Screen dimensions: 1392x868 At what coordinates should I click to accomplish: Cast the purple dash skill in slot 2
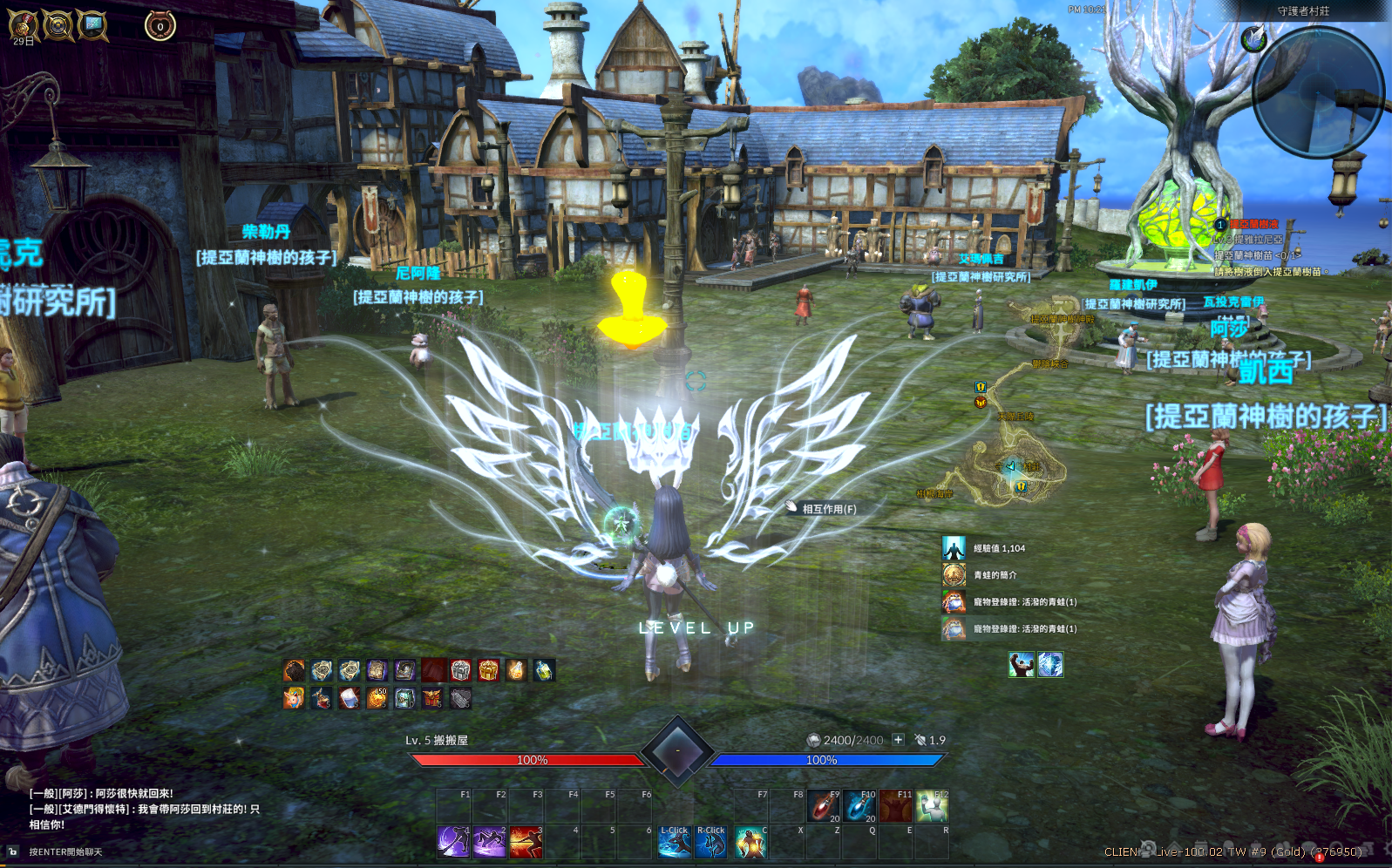tap(489, 842)
